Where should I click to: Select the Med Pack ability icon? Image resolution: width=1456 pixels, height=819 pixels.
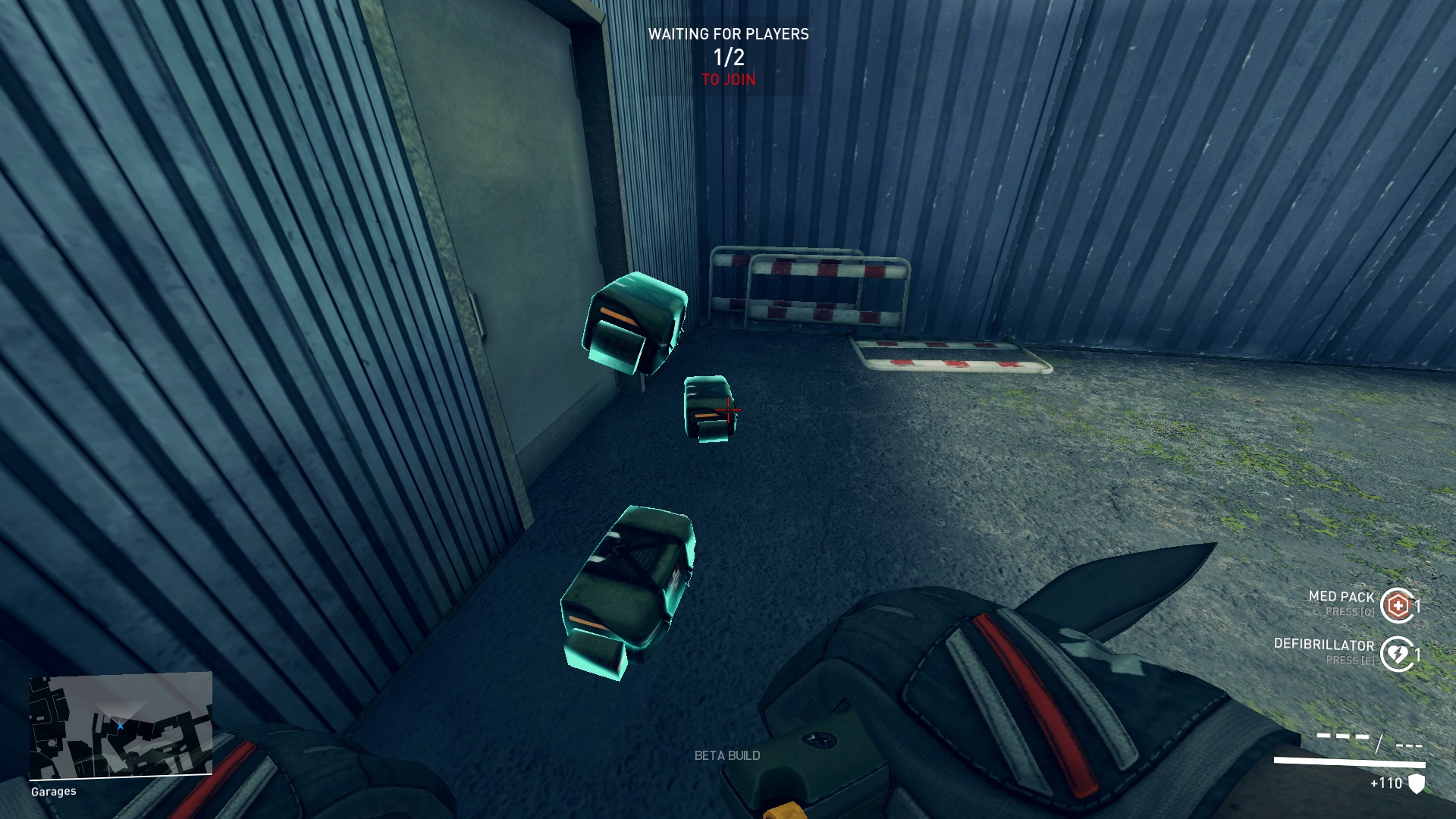1397,605
